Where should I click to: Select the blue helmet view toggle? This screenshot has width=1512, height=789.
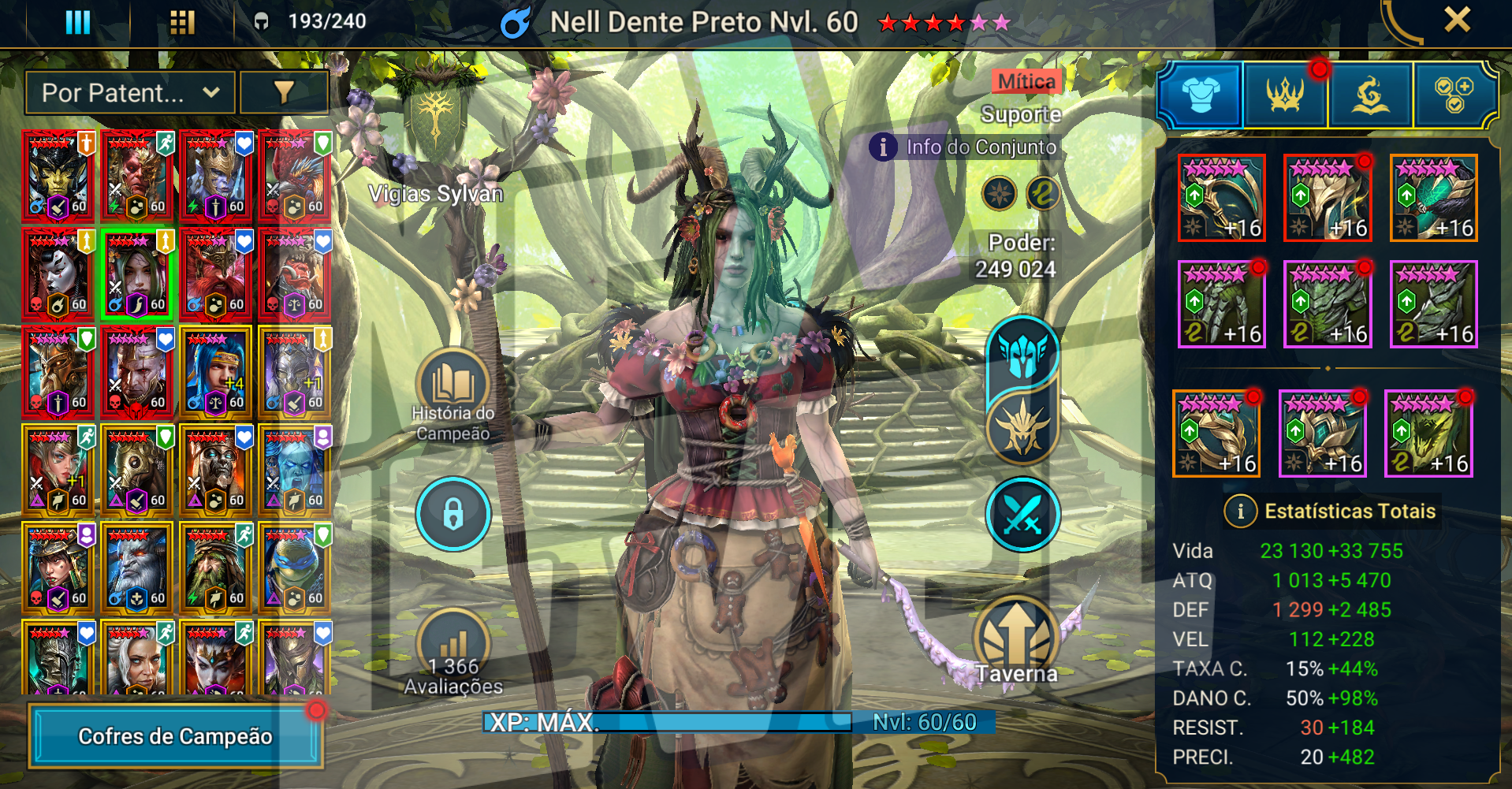click(x=1022, y=352)
